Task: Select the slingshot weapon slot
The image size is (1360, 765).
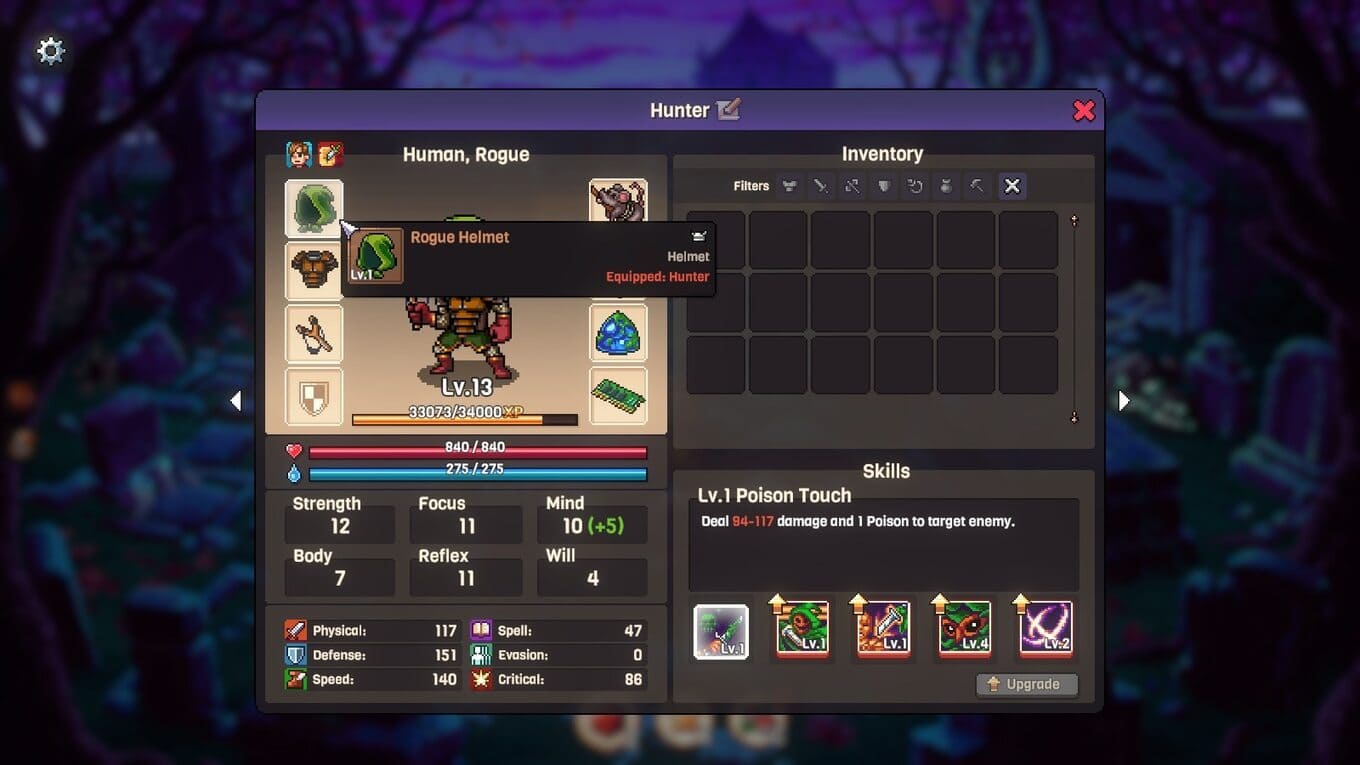Action: [x=314, y=333]
